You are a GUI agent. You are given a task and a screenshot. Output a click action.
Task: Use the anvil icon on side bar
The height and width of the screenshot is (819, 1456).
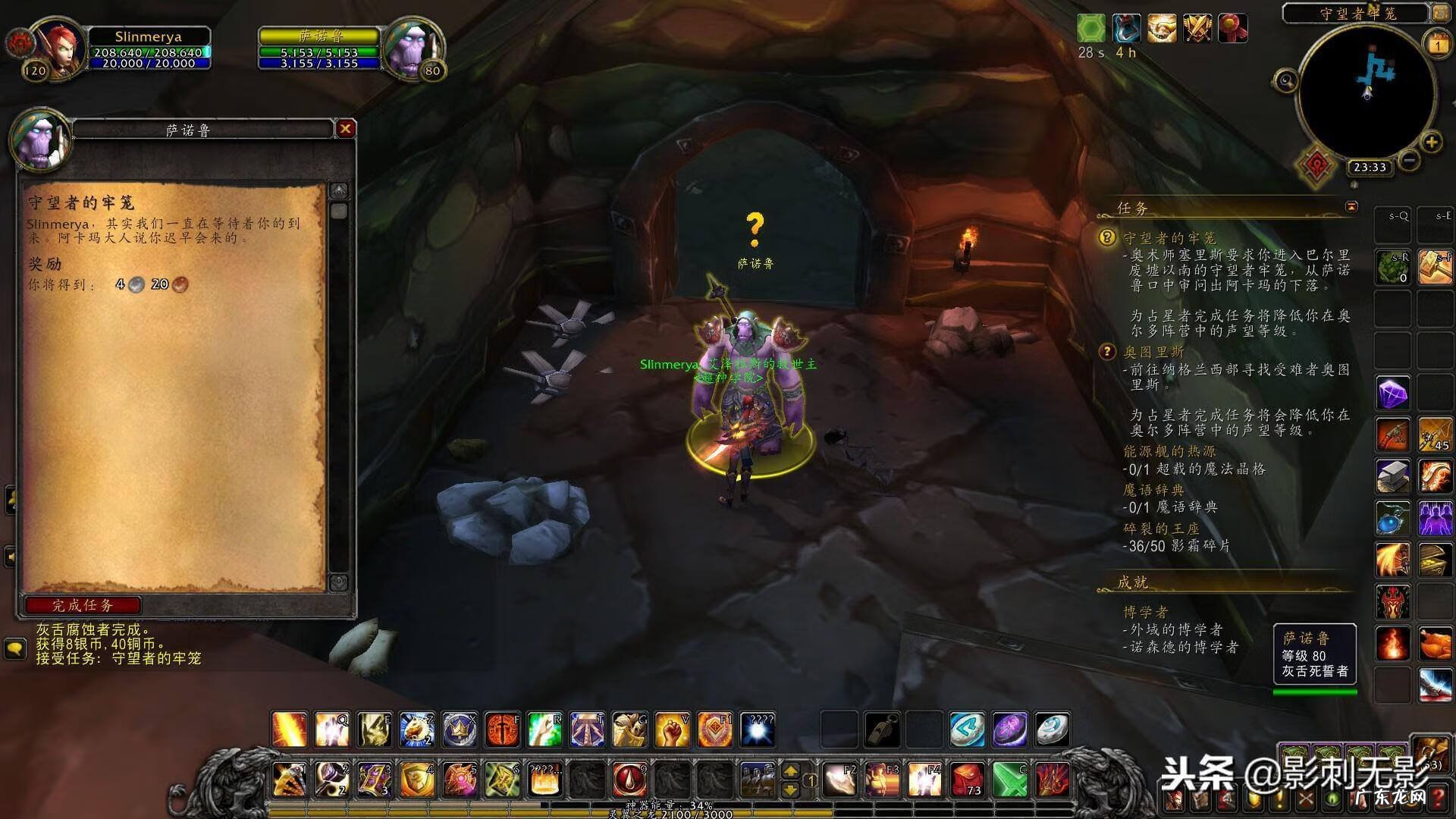tap(1393, 476)
